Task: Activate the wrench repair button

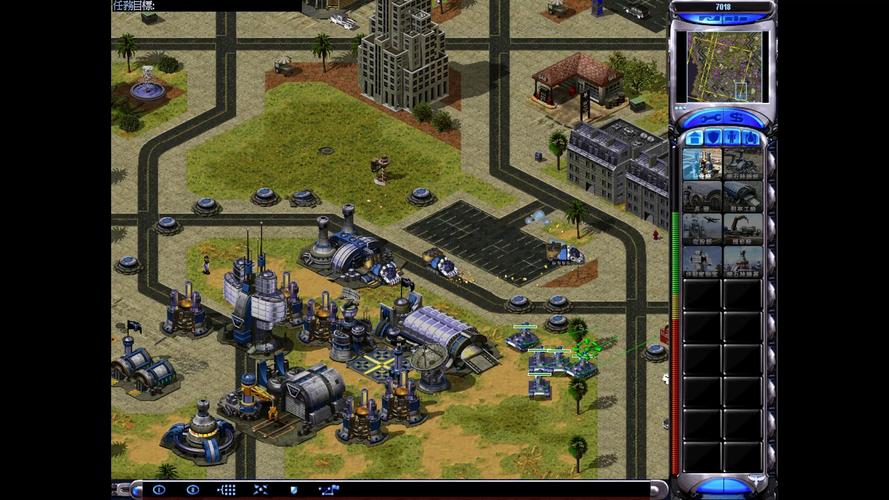Action: [x=708, y=118]
